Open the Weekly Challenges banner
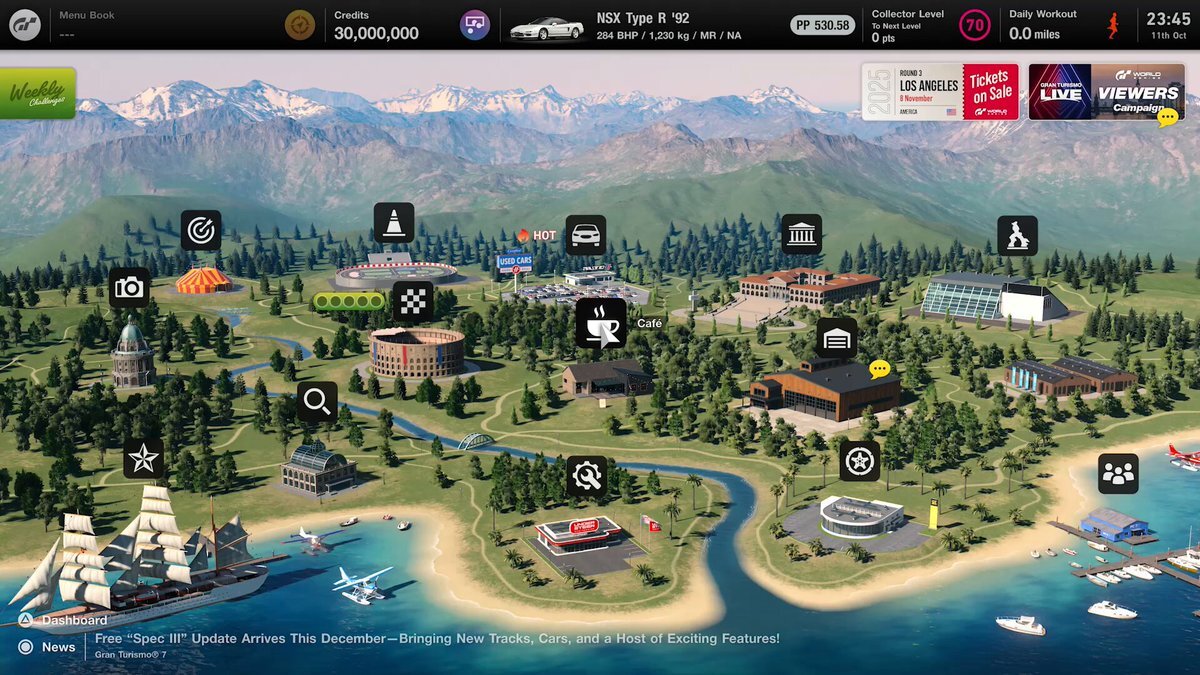Viewport: 1200px width, 675px height. click(38, 93)
